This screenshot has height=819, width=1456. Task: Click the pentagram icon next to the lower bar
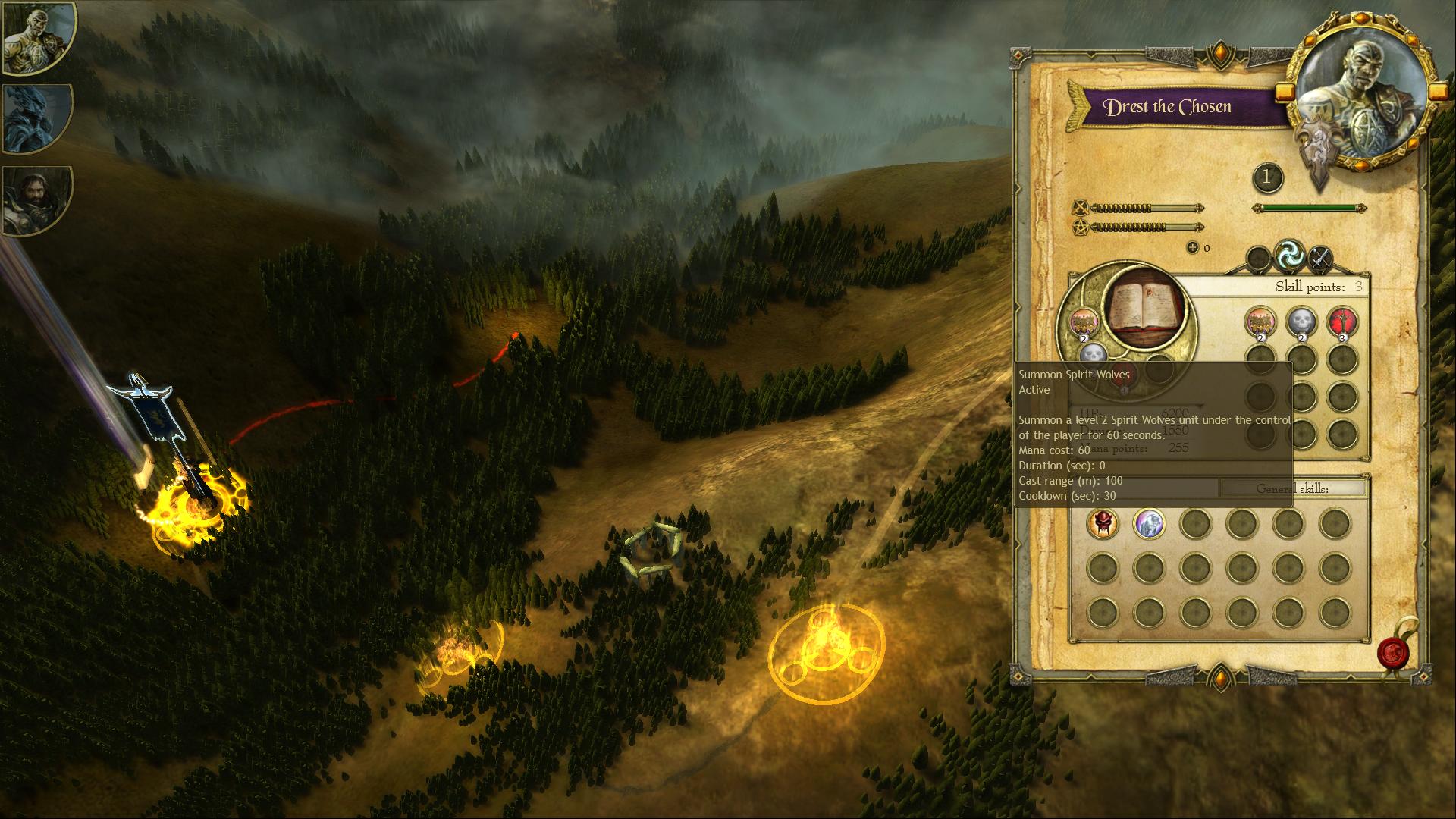pos(1082,226)
